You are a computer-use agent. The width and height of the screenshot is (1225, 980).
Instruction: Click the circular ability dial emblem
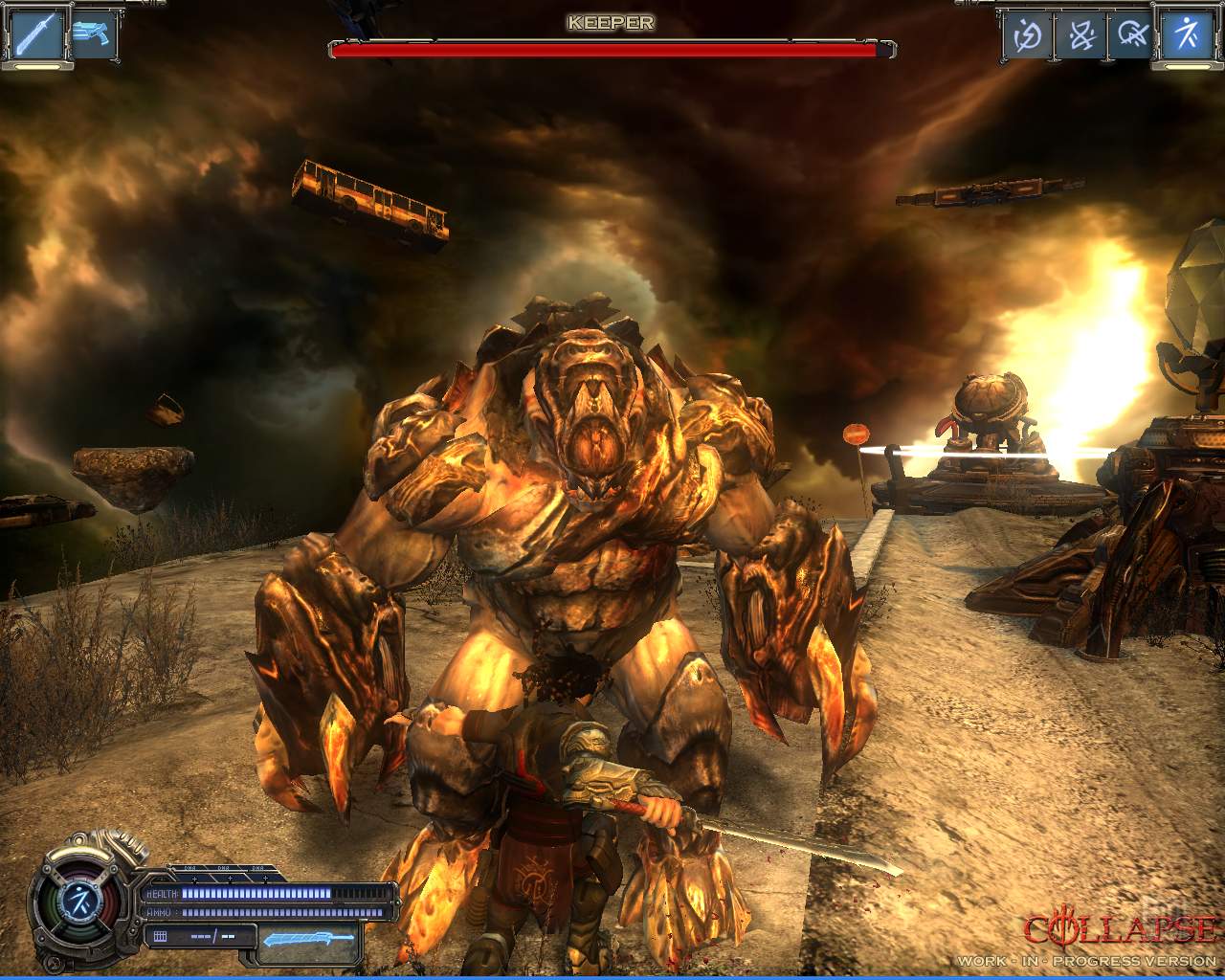tap(75, 899)
